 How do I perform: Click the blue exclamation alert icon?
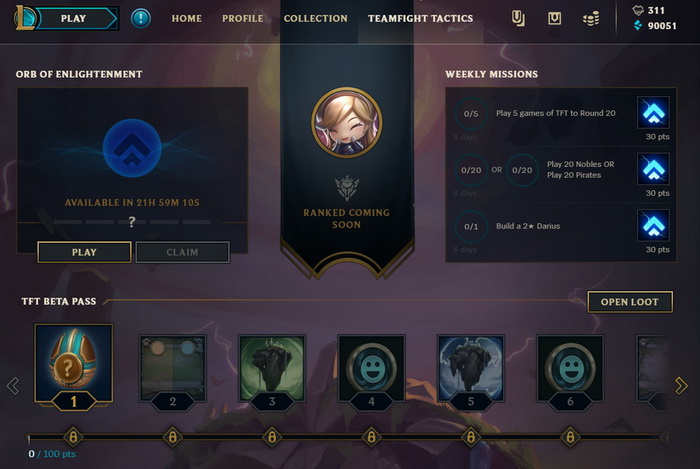point(141,18)
